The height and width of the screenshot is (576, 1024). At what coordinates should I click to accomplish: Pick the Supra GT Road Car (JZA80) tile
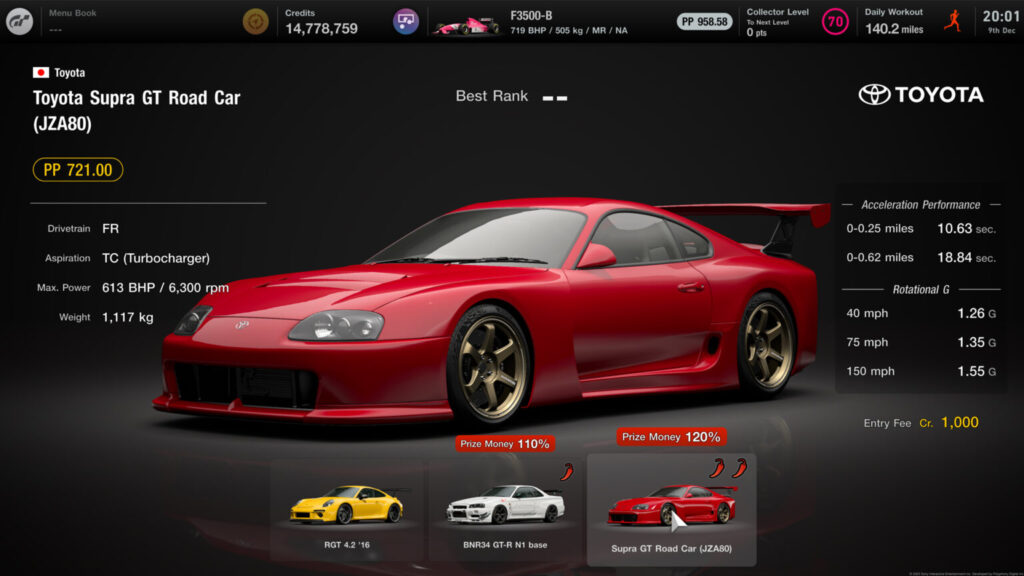[671, 509]
